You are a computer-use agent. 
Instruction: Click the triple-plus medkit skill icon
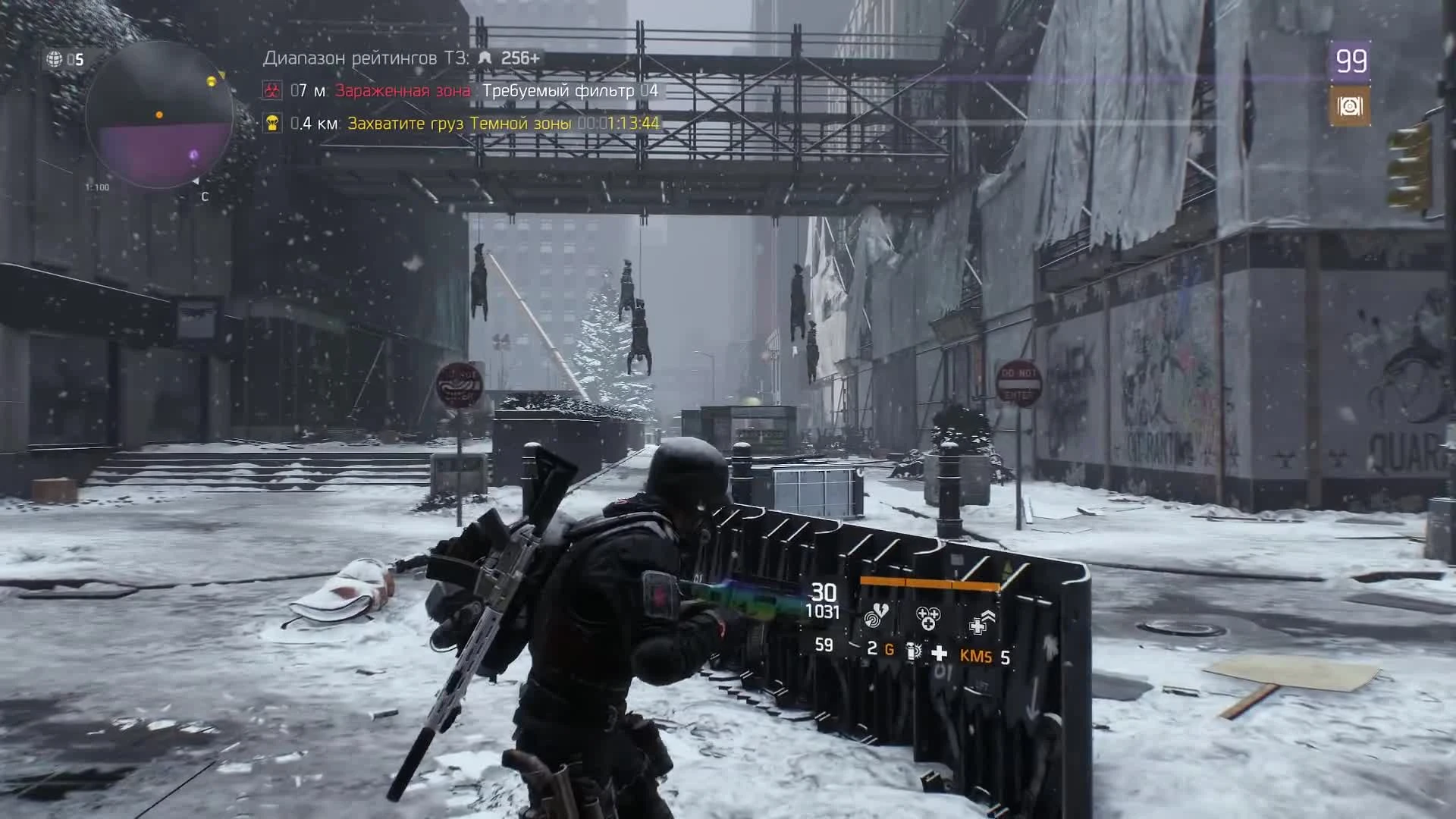pos(928,618)
